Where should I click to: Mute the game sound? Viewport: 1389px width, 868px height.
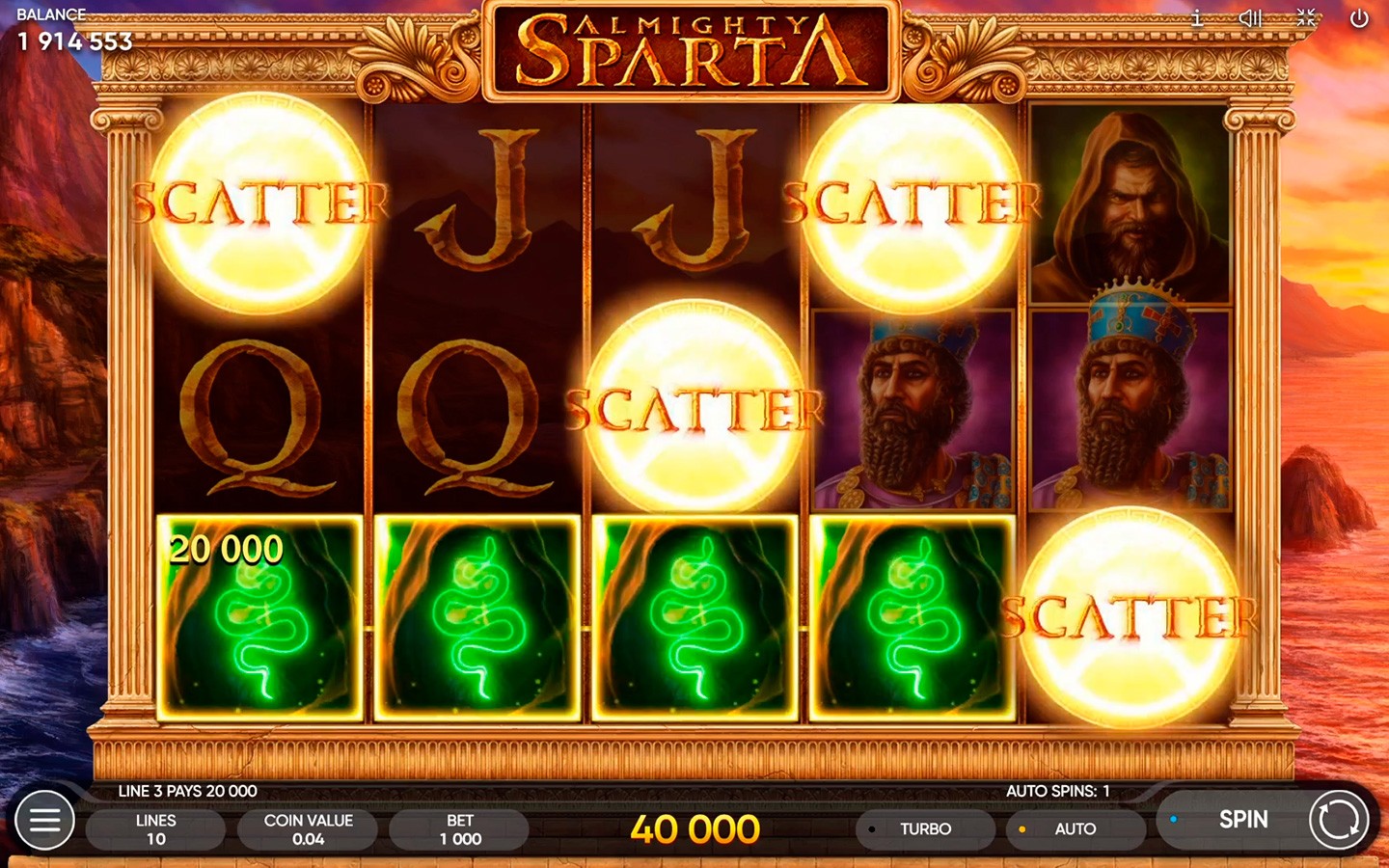(1250, 18)
